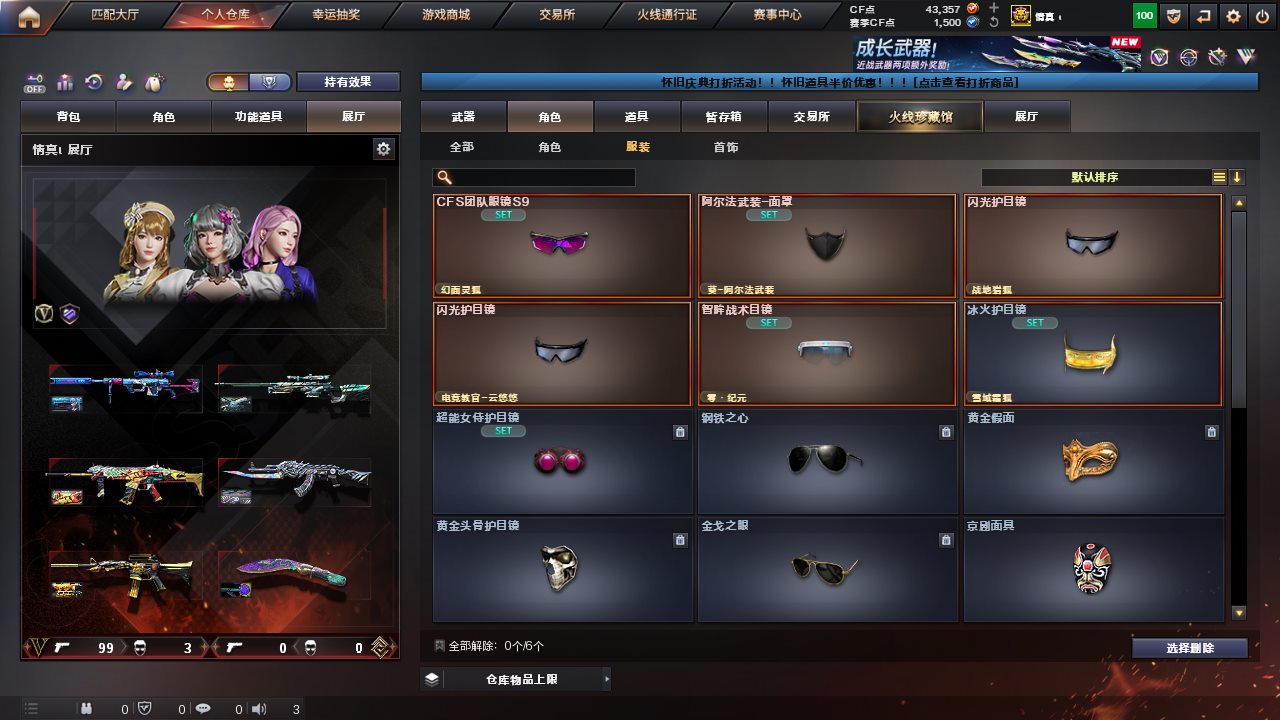The height and width of the screenshot is (720, 1280).
Task: Open the 幸运抽奖 lucky draw menu
Action: [x=336, y=15]
